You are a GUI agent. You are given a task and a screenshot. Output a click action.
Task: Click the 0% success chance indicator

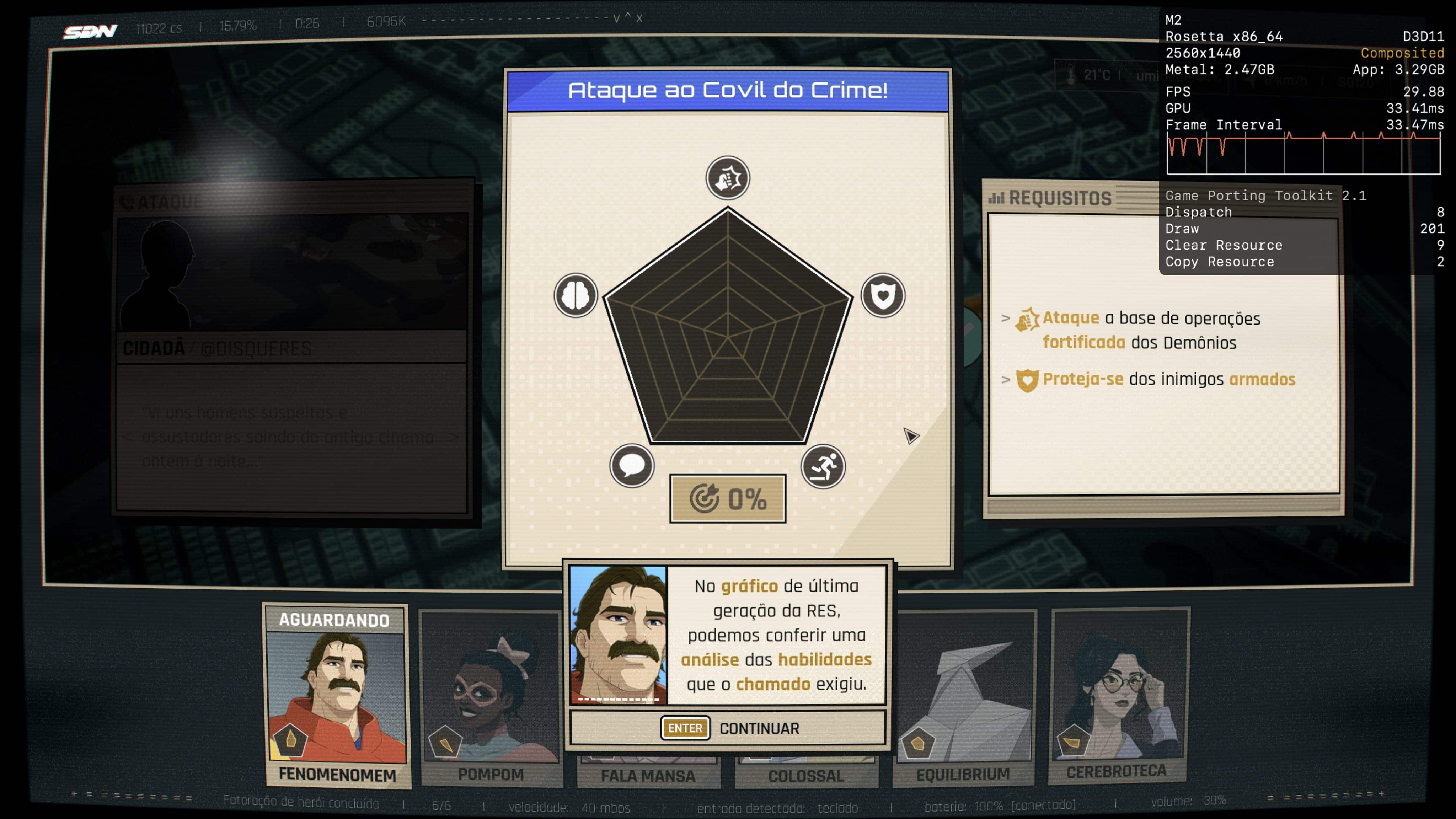[727, 498]
